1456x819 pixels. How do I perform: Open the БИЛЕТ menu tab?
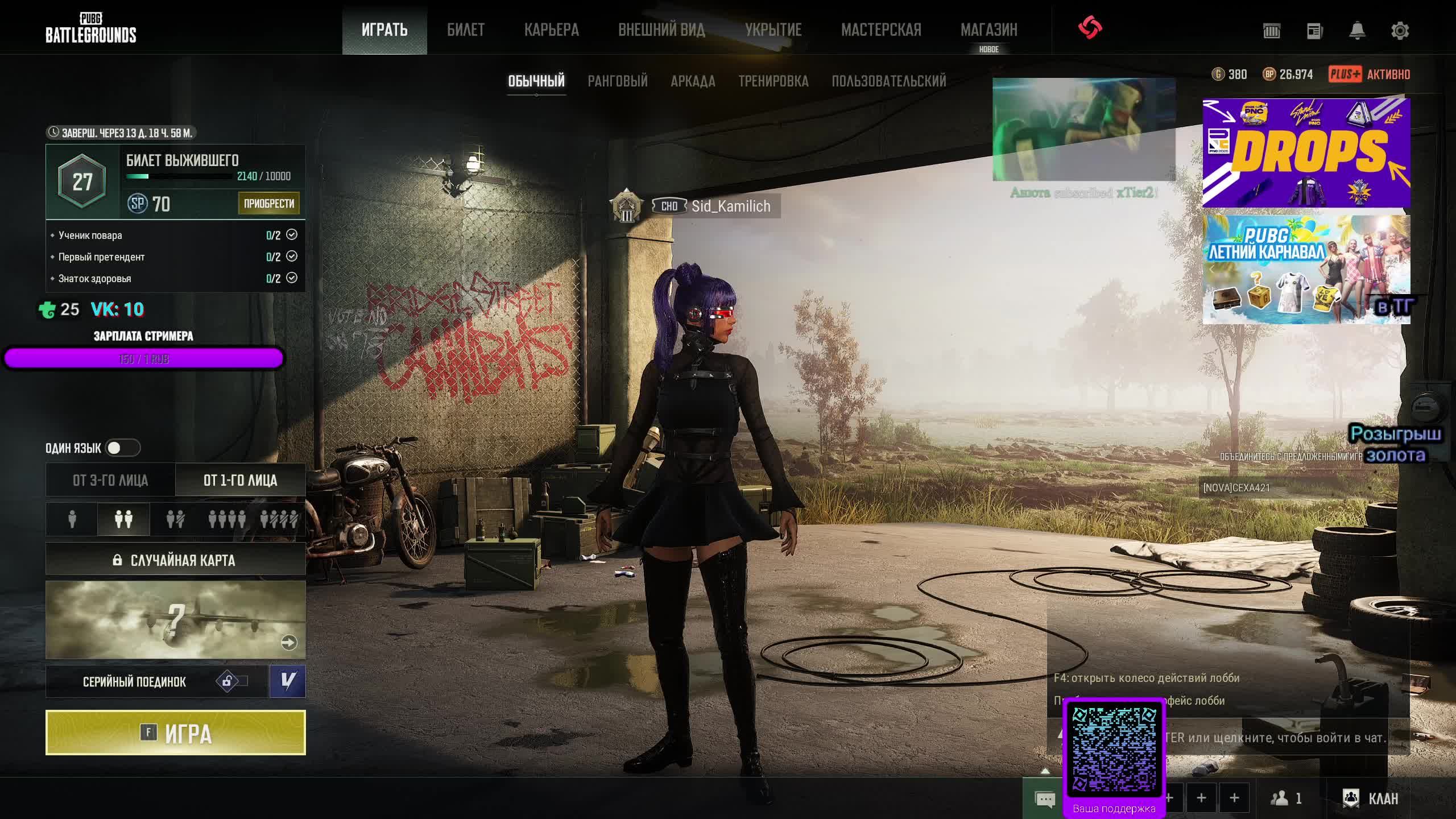[x=465, y=30]
